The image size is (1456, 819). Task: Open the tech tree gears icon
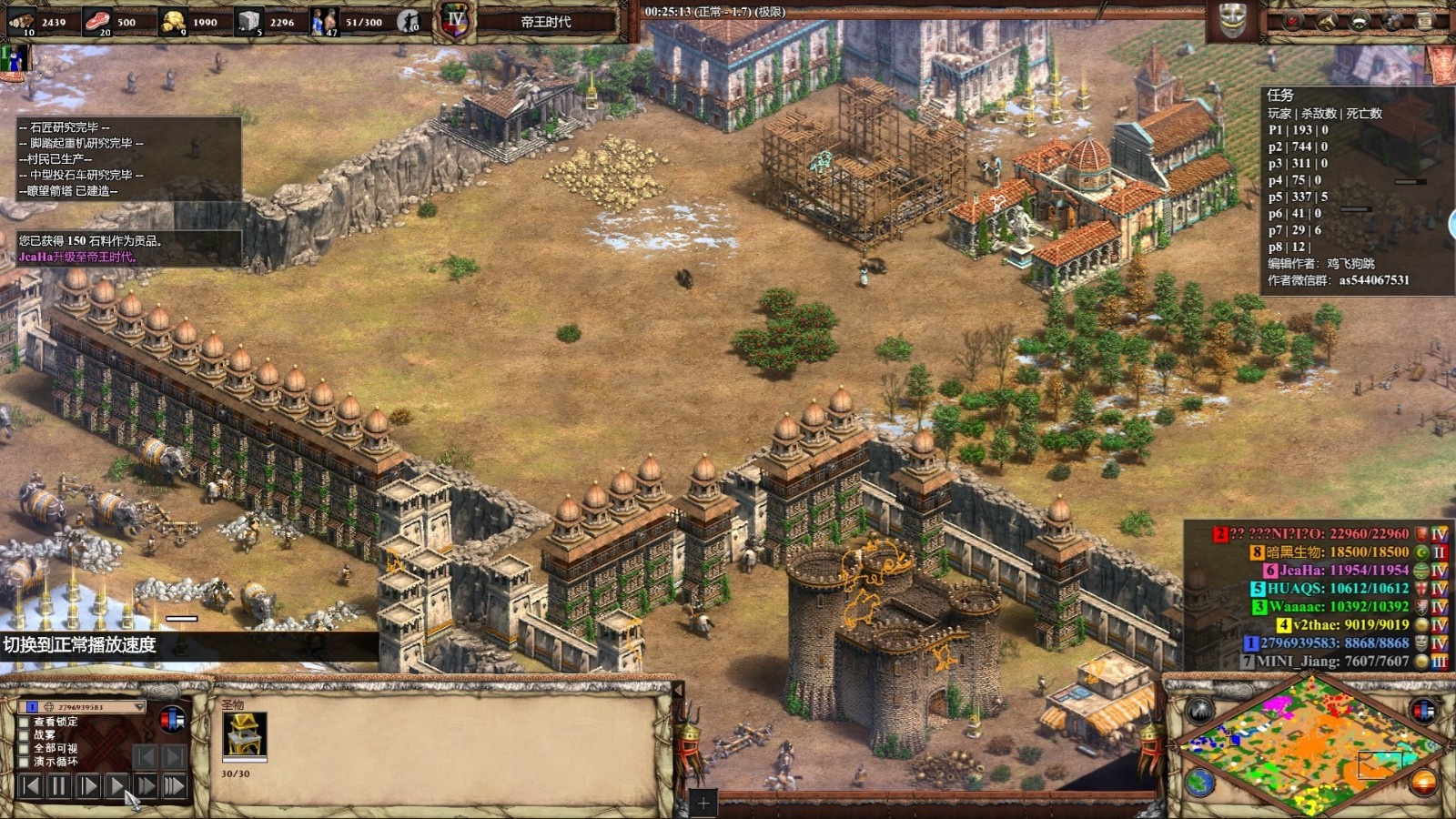[x=1392, y=21]
